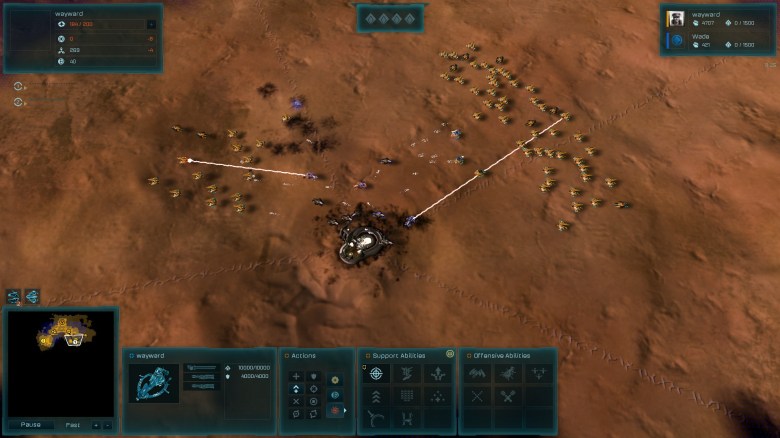780x438 pixels.
Task: Click the four-diamond indicator at top center
Action: [x=389, y=17]
